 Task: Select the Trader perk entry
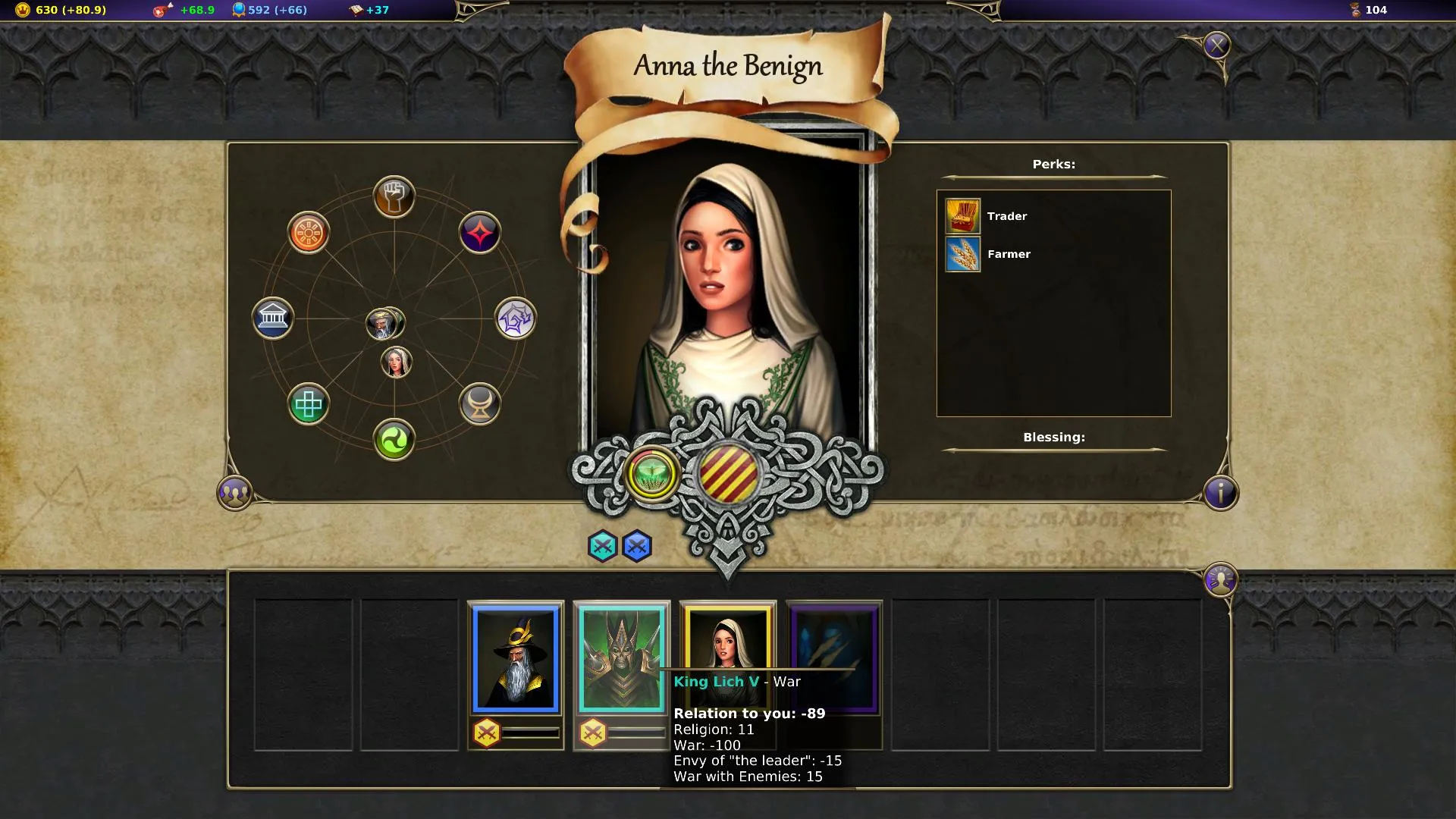coord(987,216)
